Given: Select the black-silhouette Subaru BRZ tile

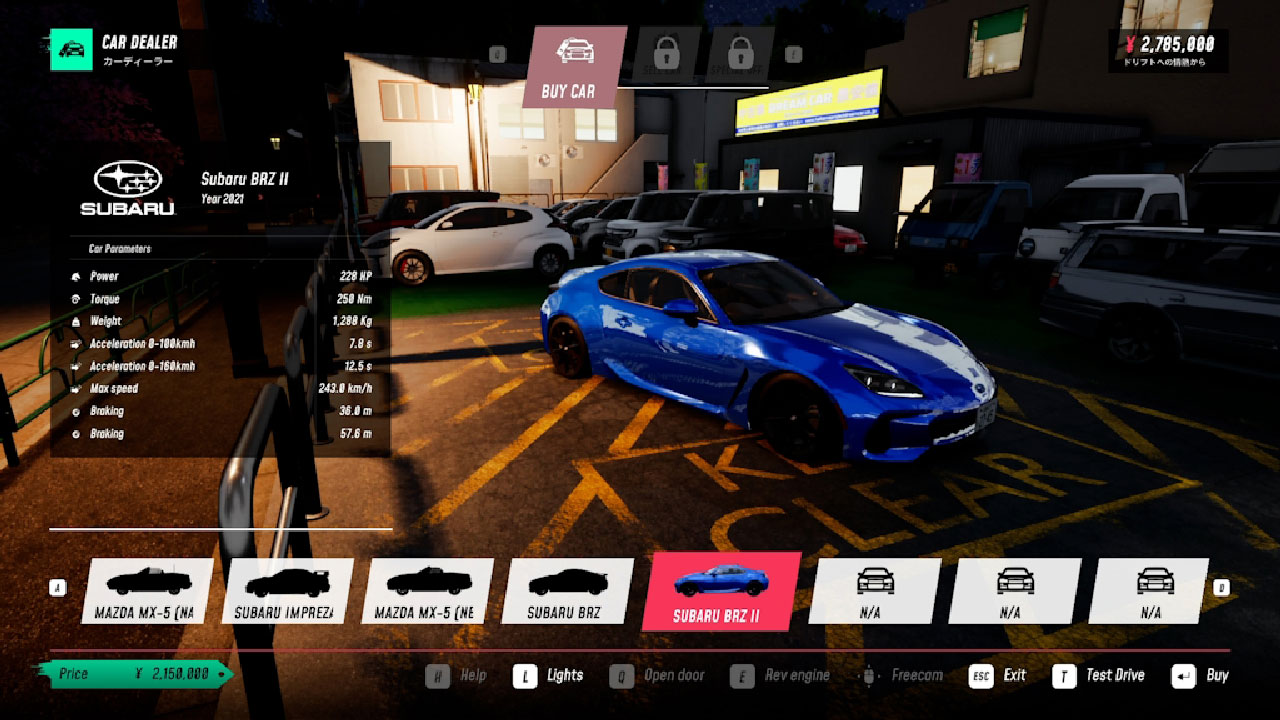Looking at the screenshot, I should 568,590.
